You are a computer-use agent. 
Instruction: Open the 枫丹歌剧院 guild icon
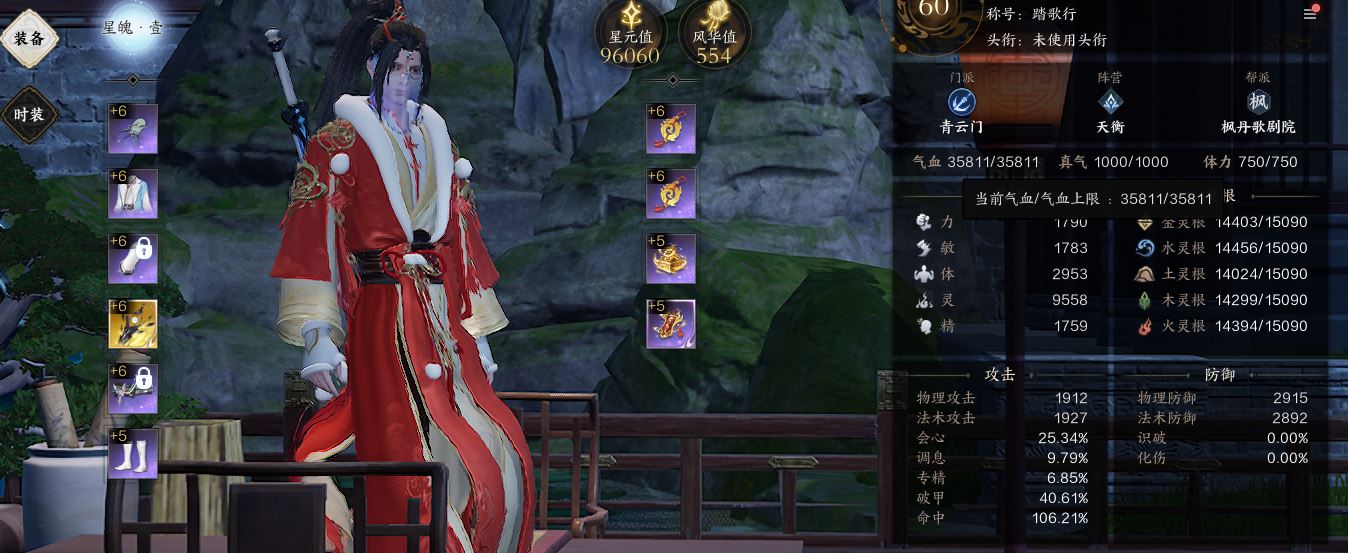[x=1258, y=102]
